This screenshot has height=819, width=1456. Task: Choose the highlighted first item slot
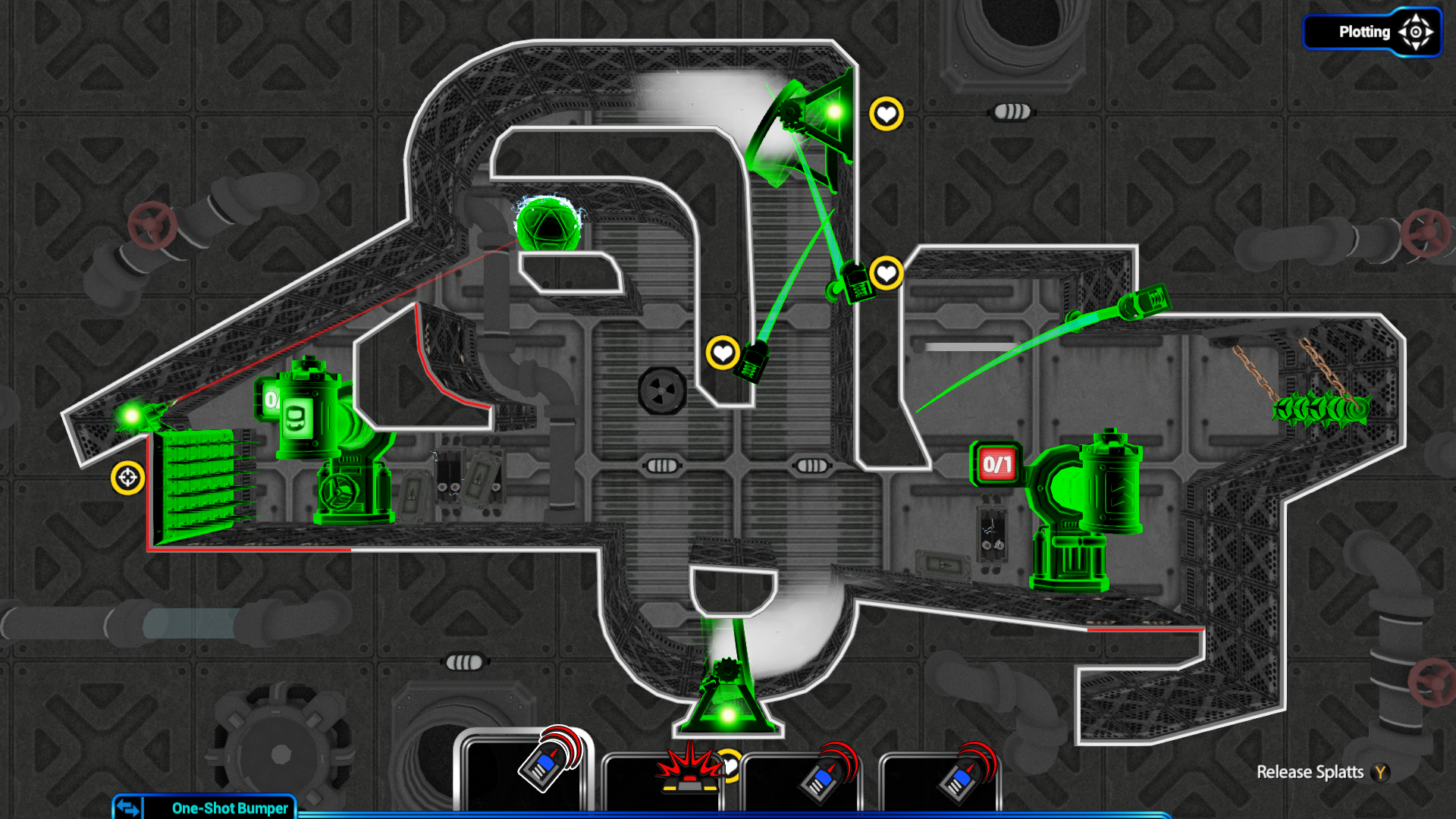524,772
